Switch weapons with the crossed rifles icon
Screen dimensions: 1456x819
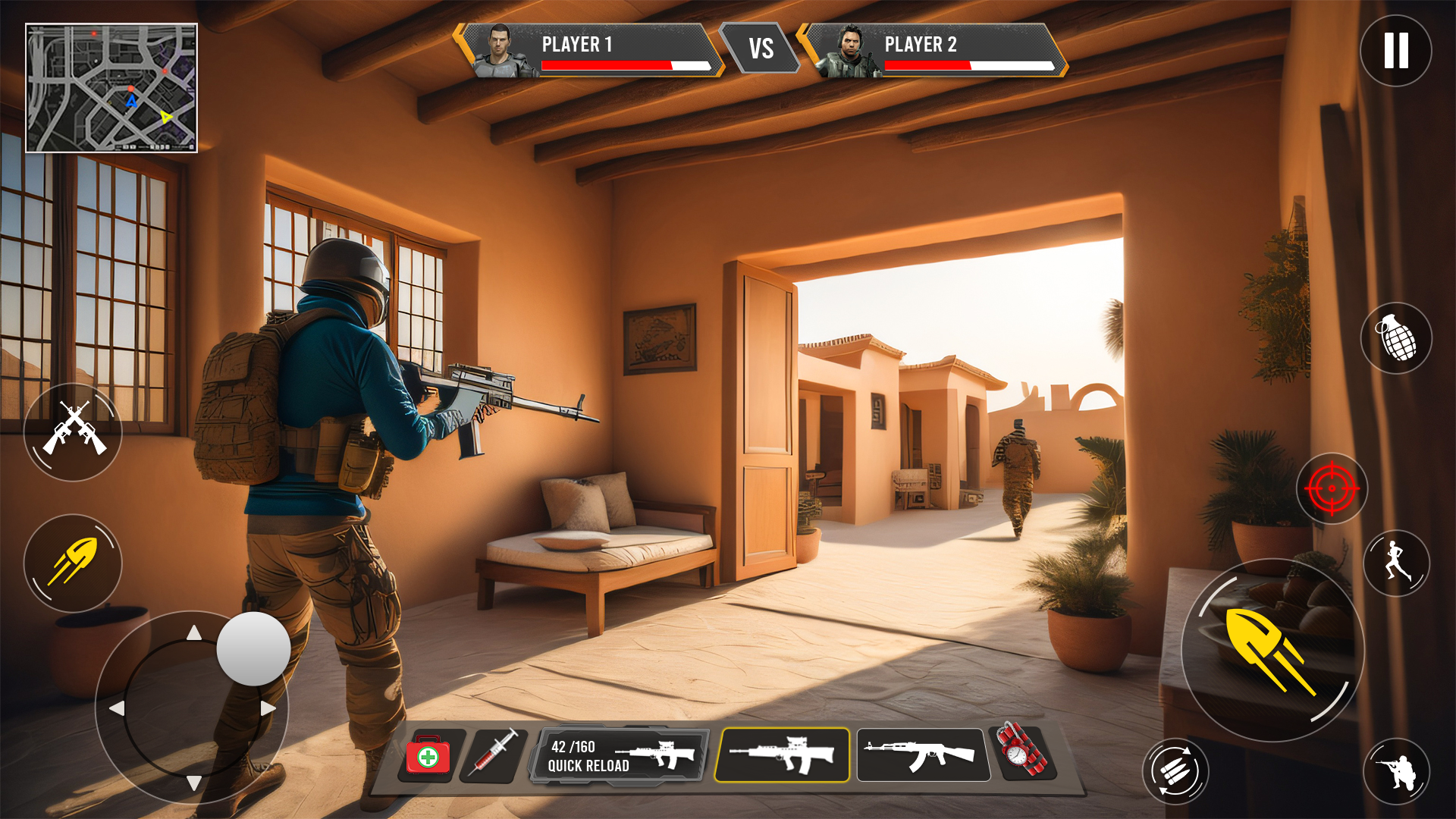(x=73, y=431)
